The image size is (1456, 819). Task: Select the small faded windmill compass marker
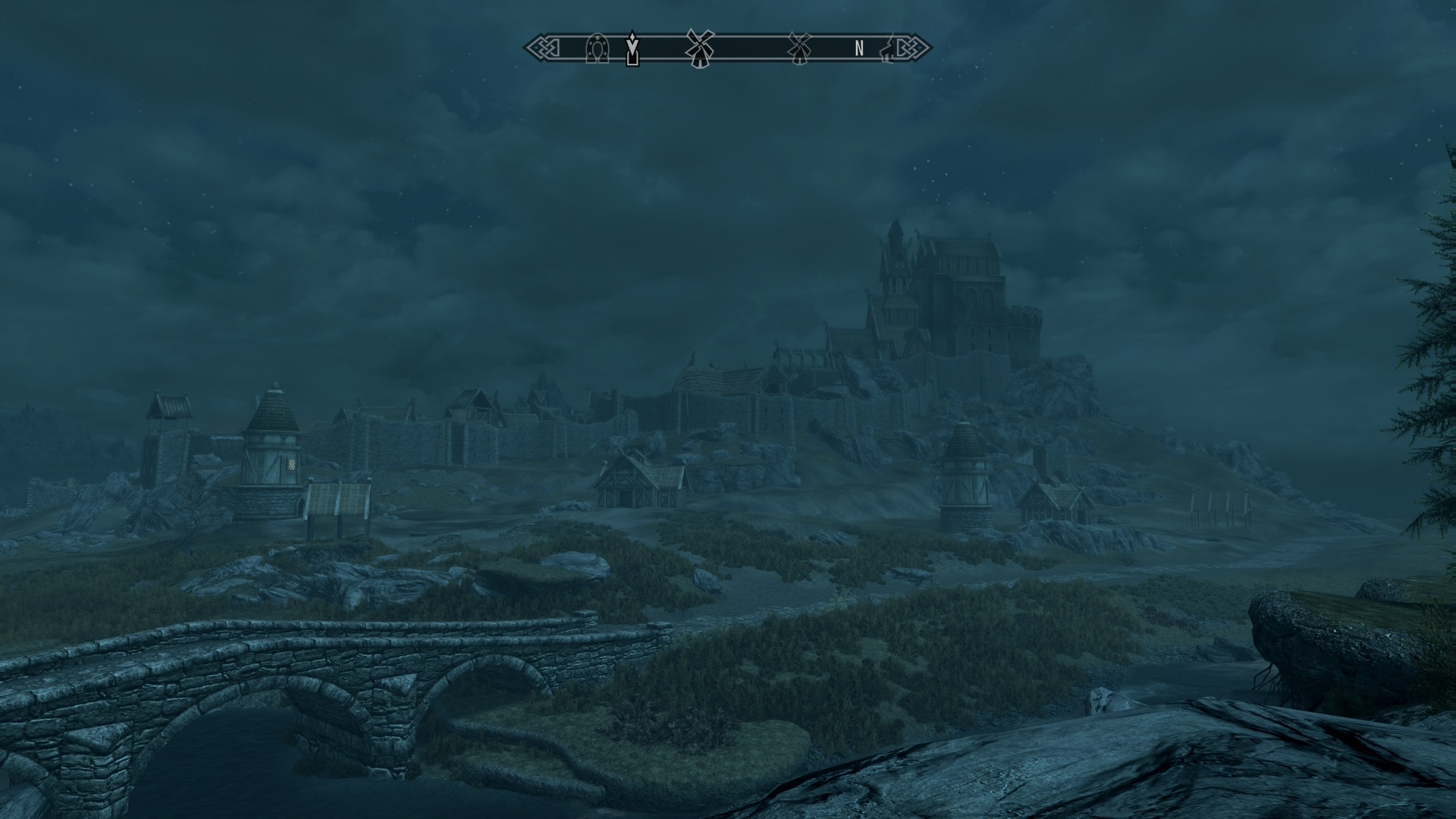797,48
